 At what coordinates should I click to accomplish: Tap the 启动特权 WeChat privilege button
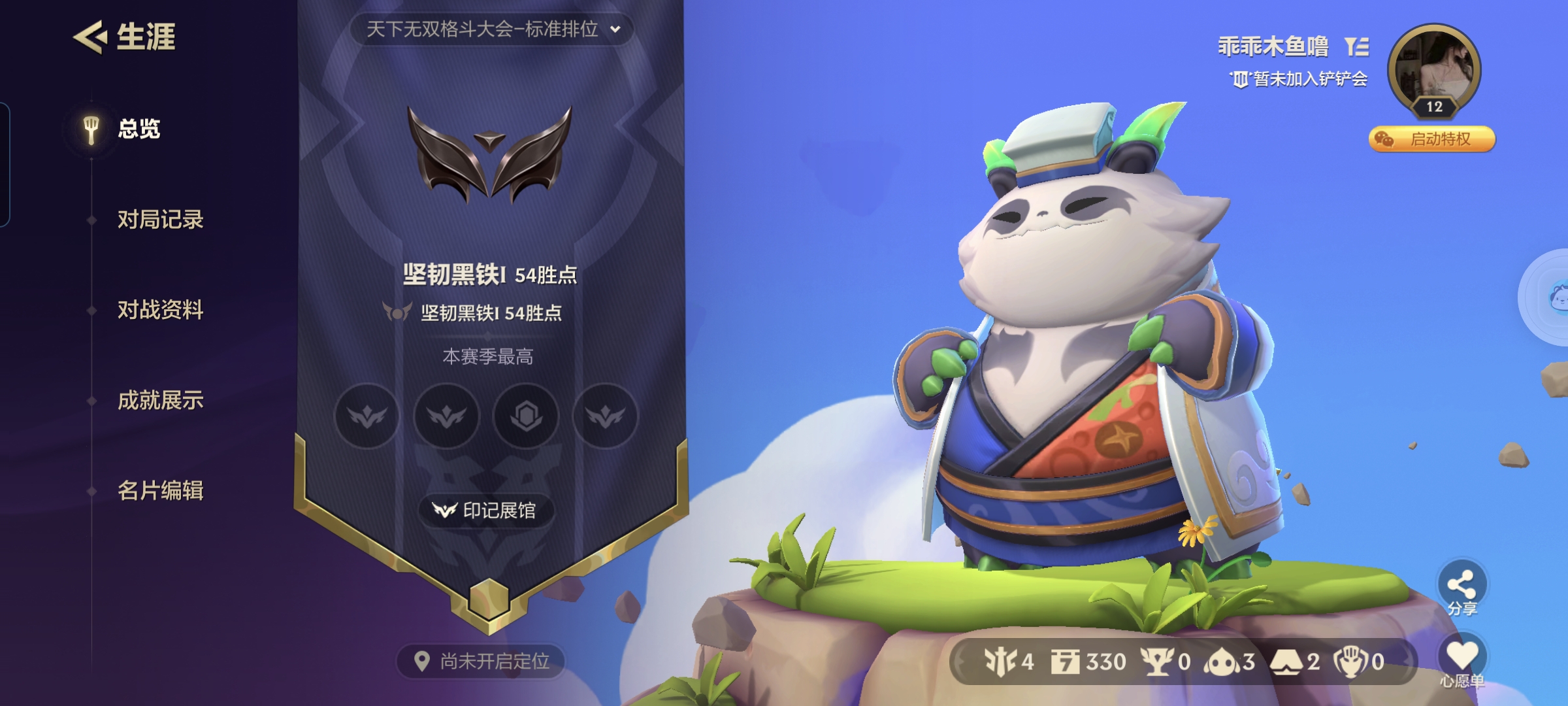[x=1431, y=139]
